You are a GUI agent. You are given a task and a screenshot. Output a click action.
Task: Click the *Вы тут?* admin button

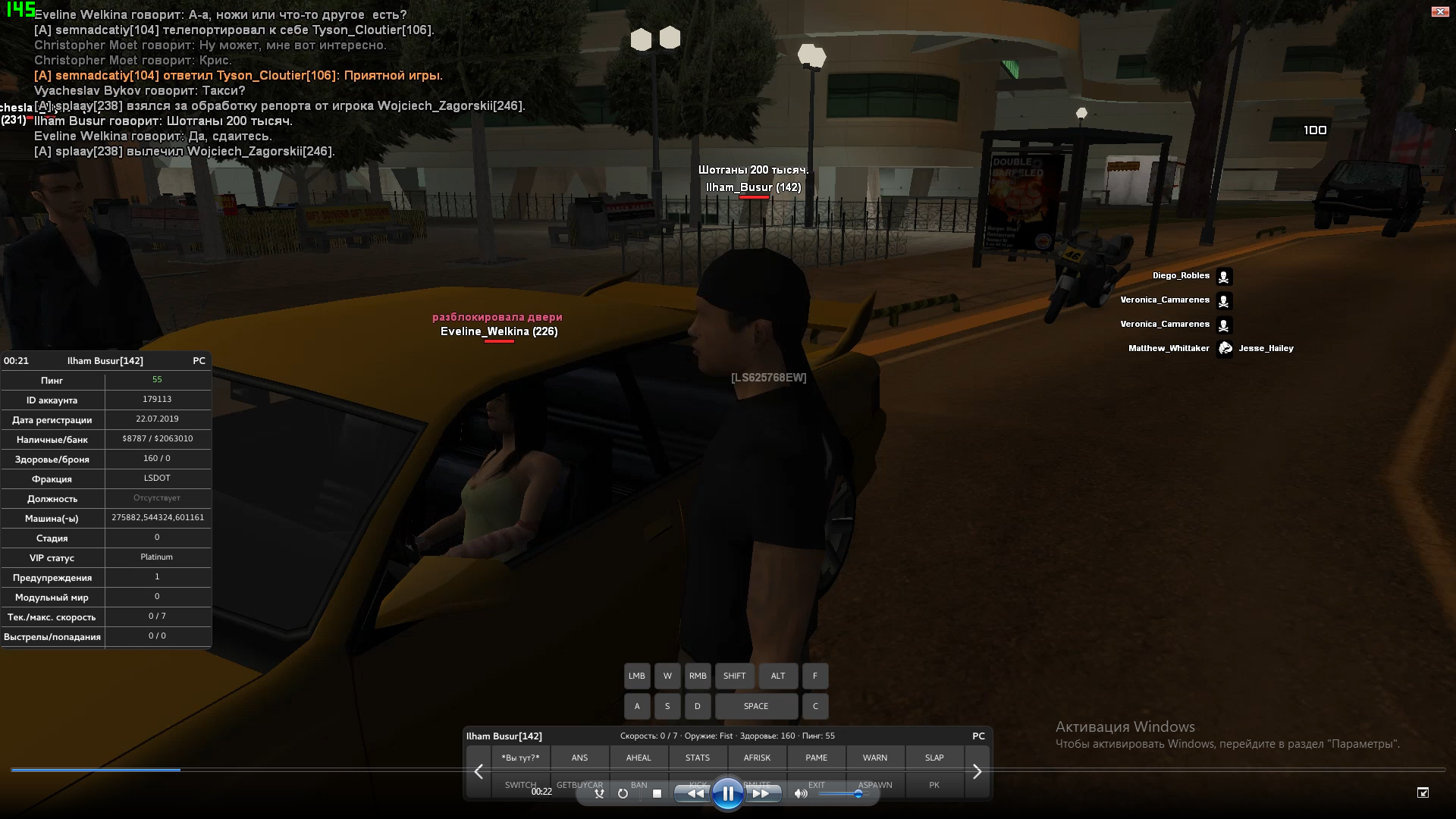tap(520, 758)
